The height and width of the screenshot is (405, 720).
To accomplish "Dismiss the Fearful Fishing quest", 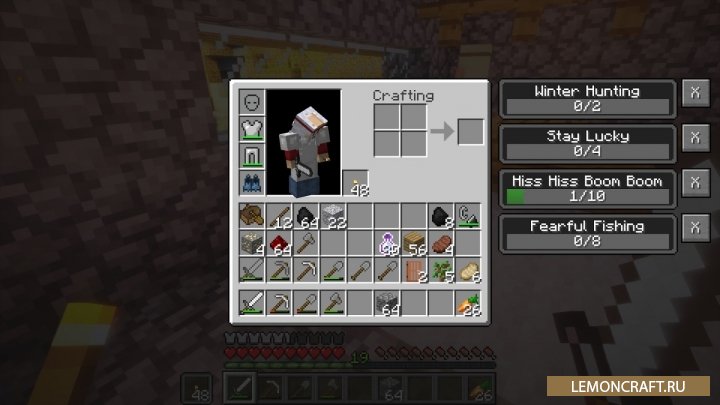I will (694, 229).
